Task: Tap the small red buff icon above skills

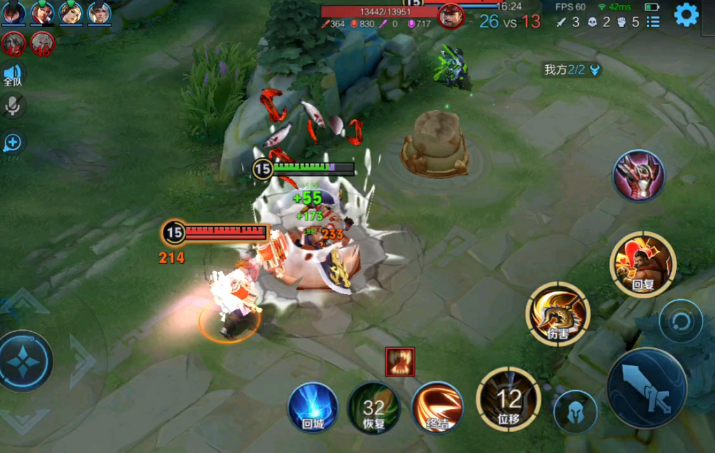Action: 400,362
